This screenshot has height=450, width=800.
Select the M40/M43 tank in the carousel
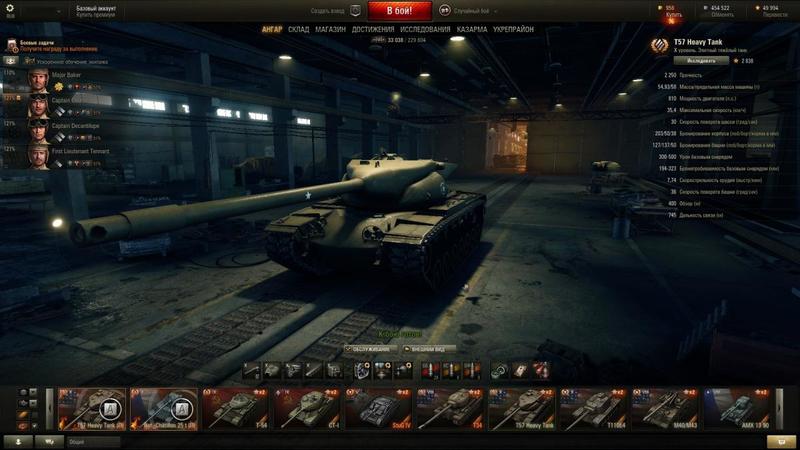click(665, 408)
